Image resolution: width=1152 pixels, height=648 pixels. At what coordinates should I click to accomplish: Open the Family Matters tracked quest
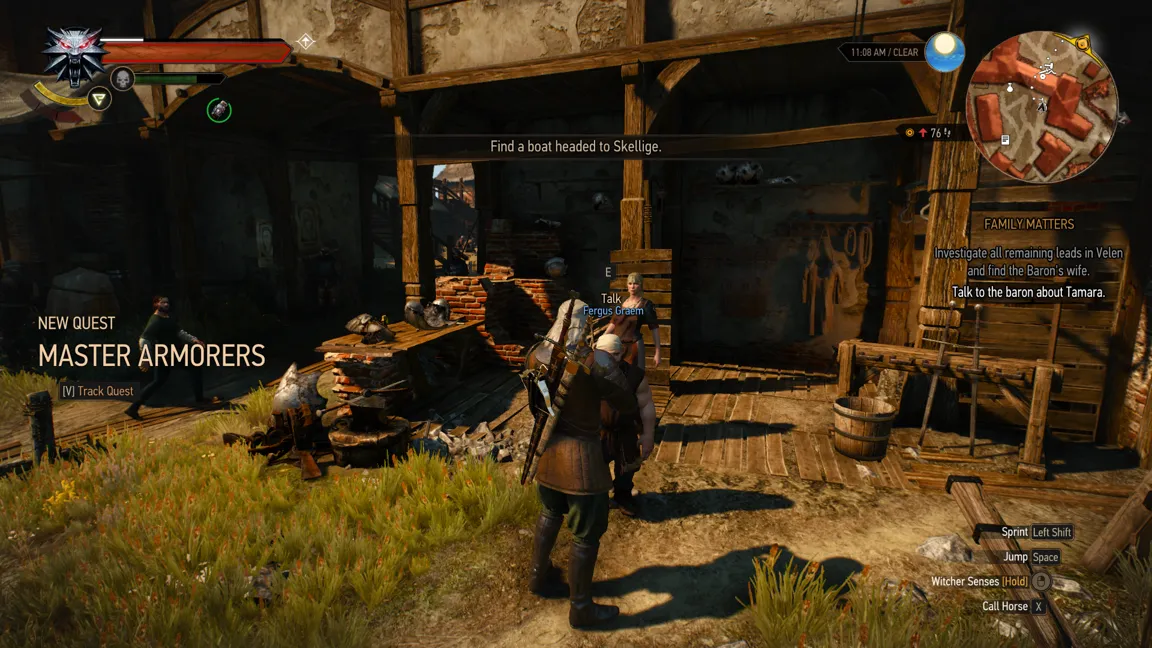click(1029, 224)
